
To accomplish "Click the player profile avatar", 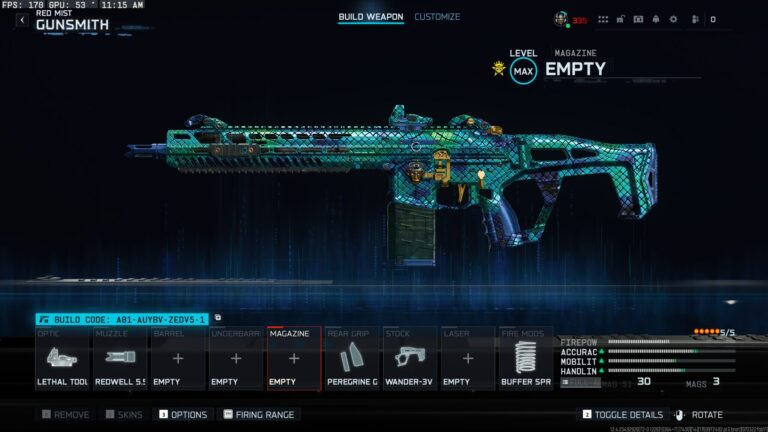I will click(x=561, y=19).
